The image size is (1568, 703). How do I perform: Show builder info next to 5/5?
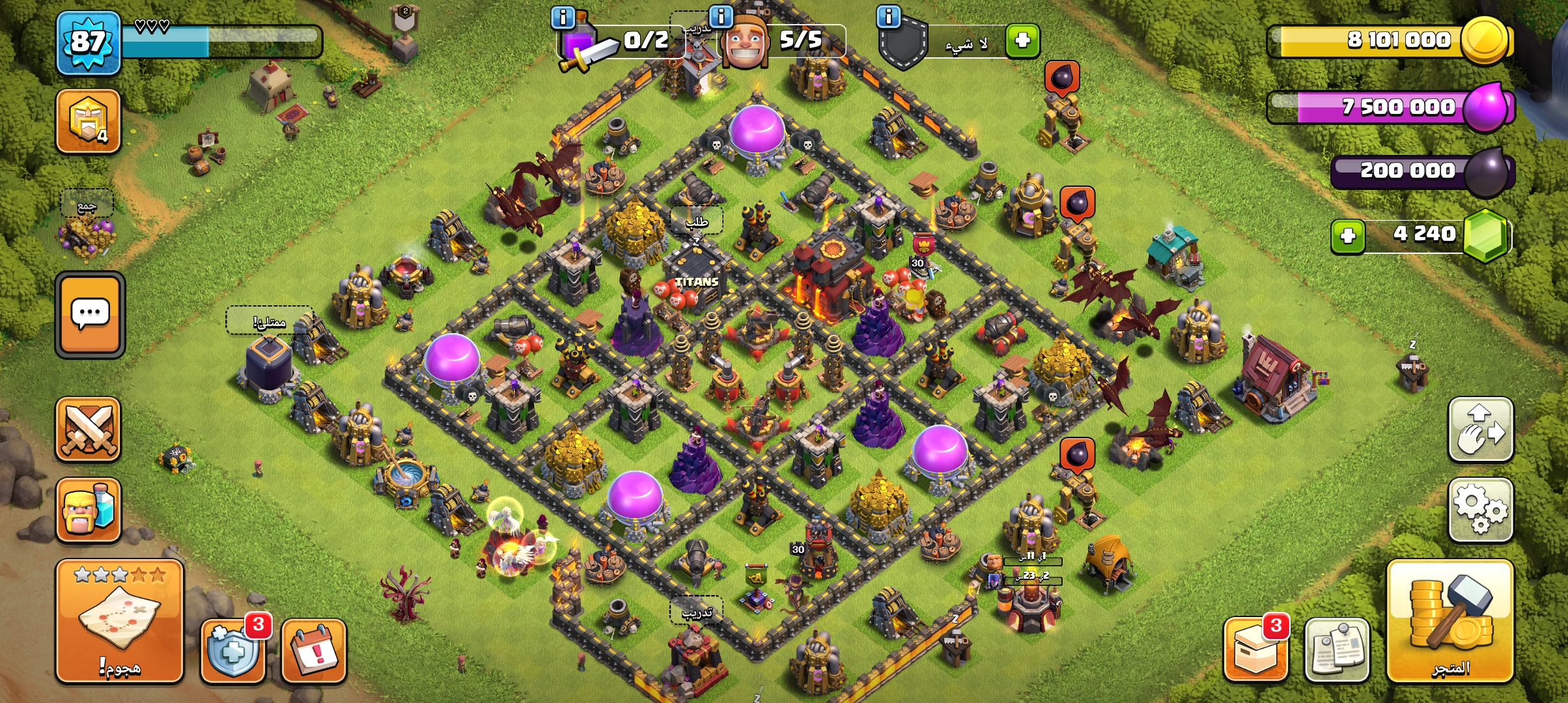[721, 16]
